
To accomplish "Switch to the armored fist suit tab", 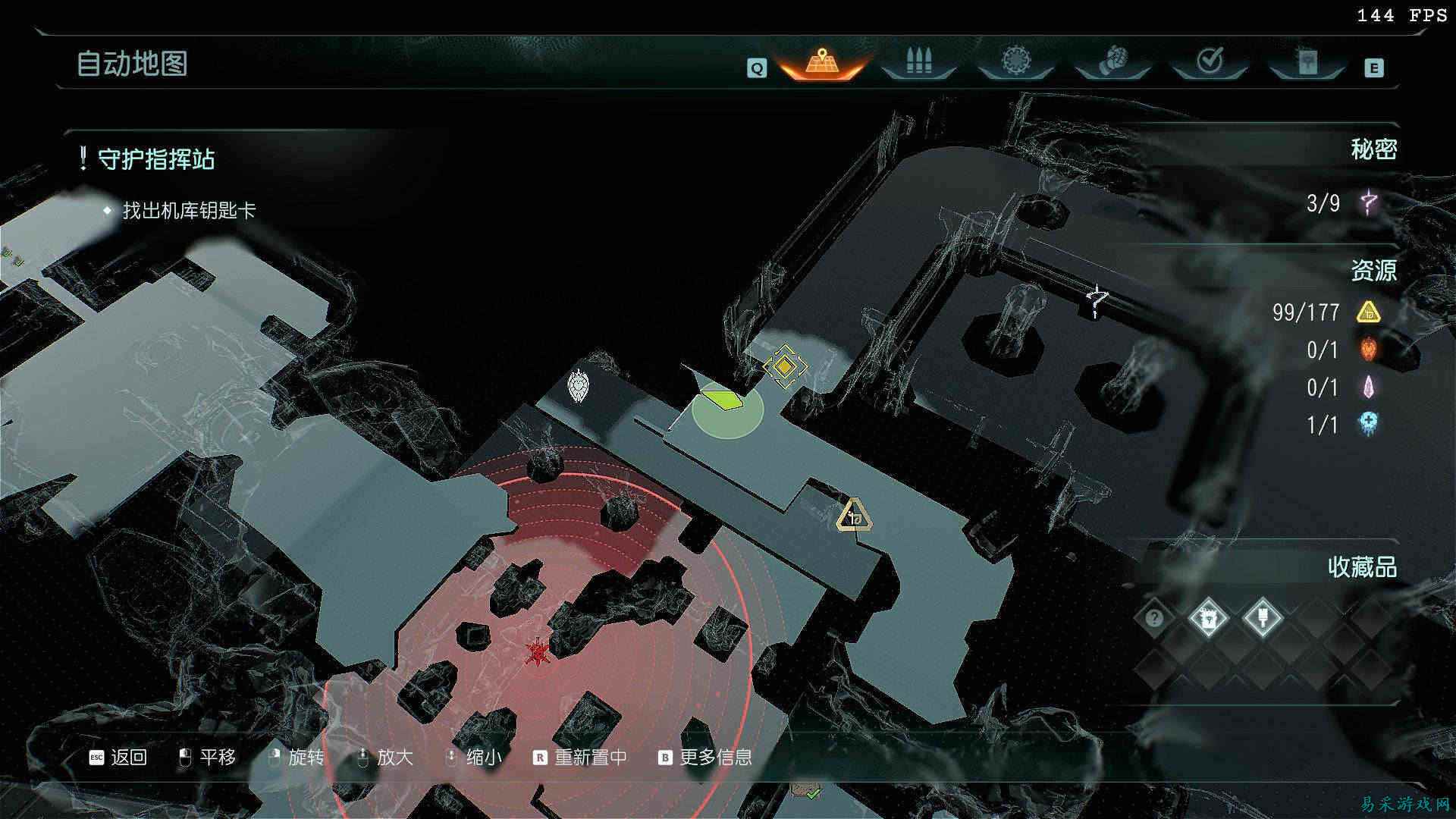I will tap(1112, 62).
